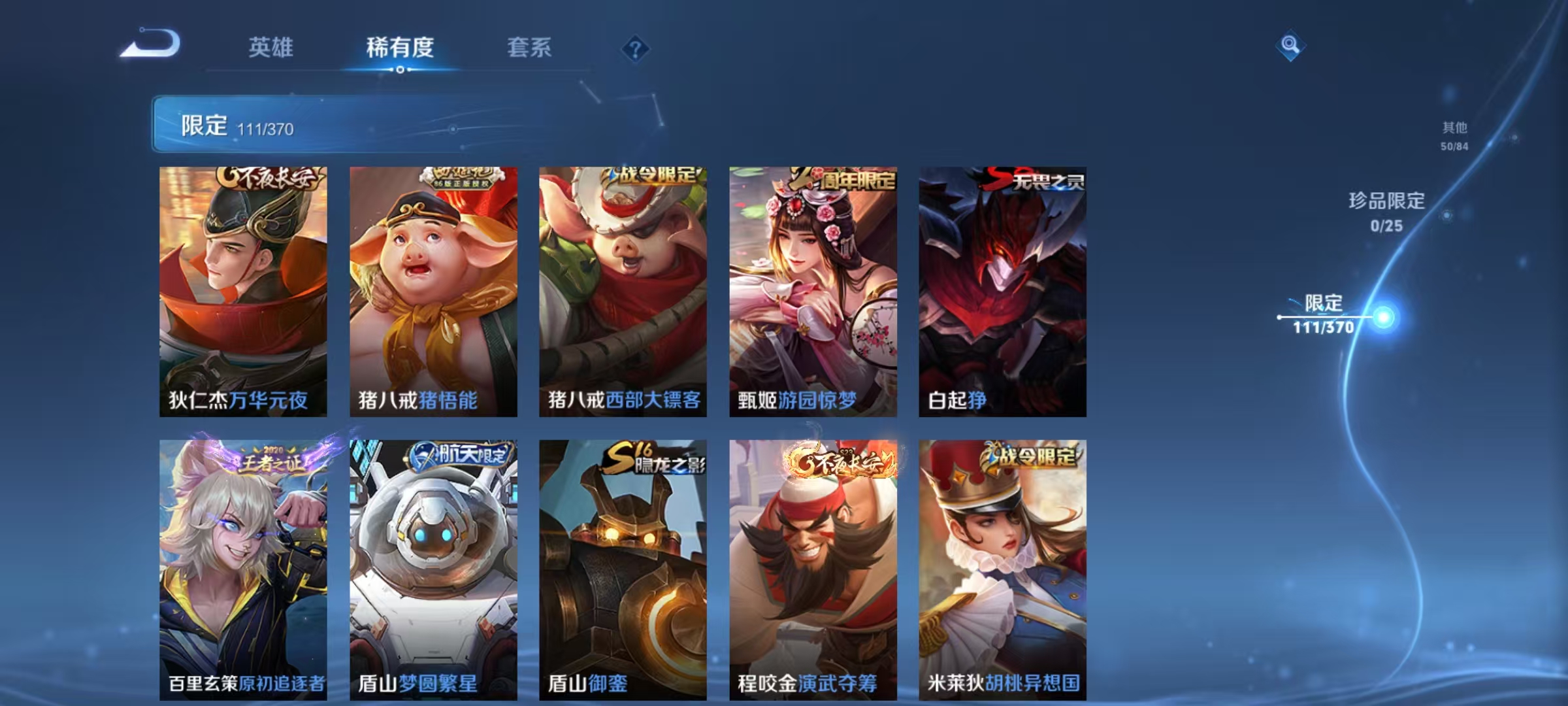The width and height of the screenshot is (1568, 706).
Task: Switch to the 英雄 tab
Action: (272, 48)
